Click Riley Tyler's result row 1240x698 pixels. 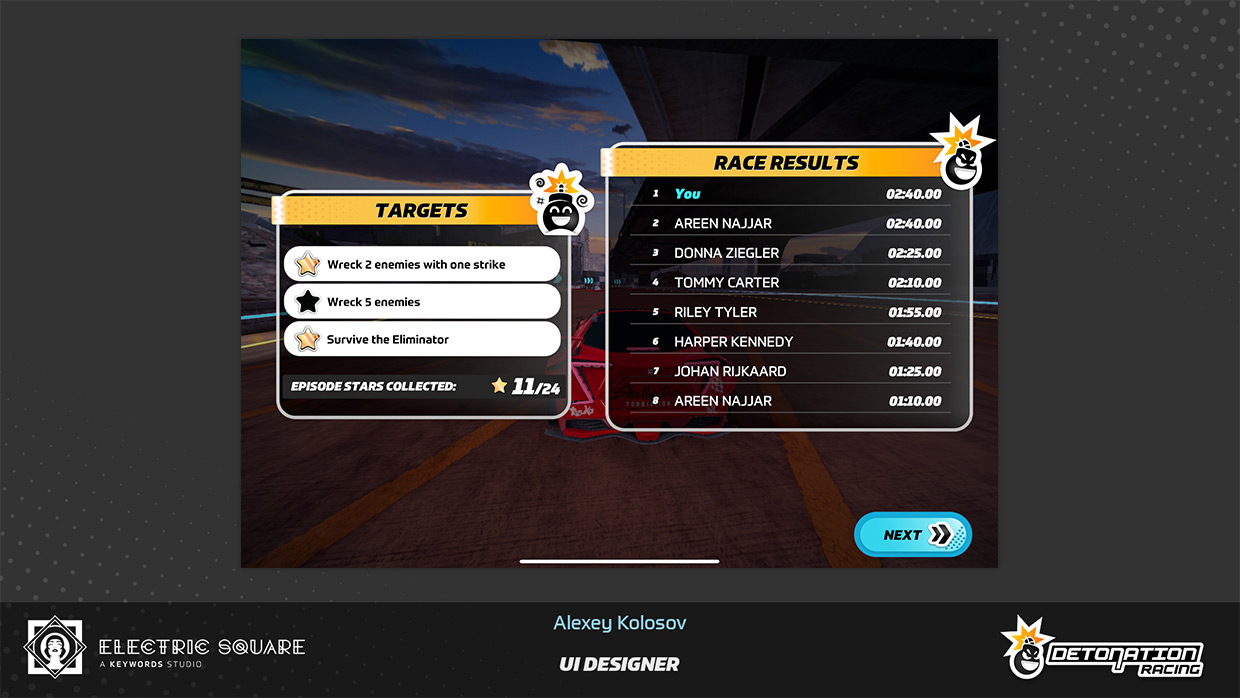click(795, 312)
